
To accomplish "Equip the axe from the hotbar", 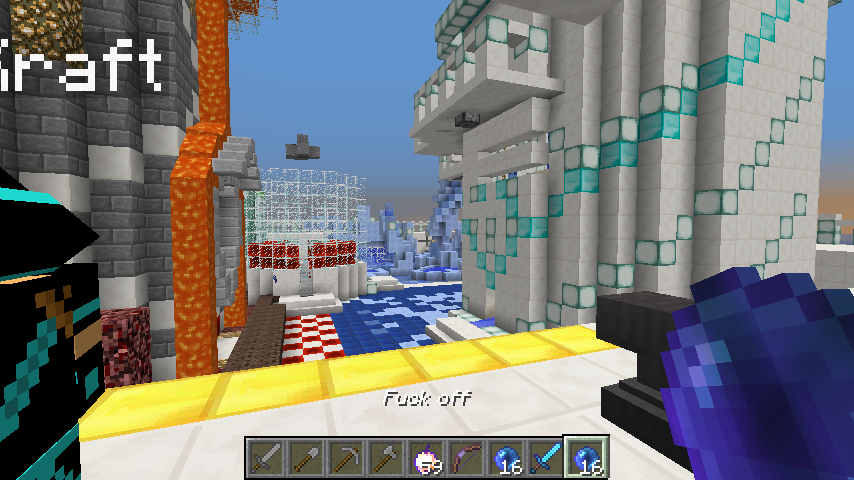I will coord(386,458).
